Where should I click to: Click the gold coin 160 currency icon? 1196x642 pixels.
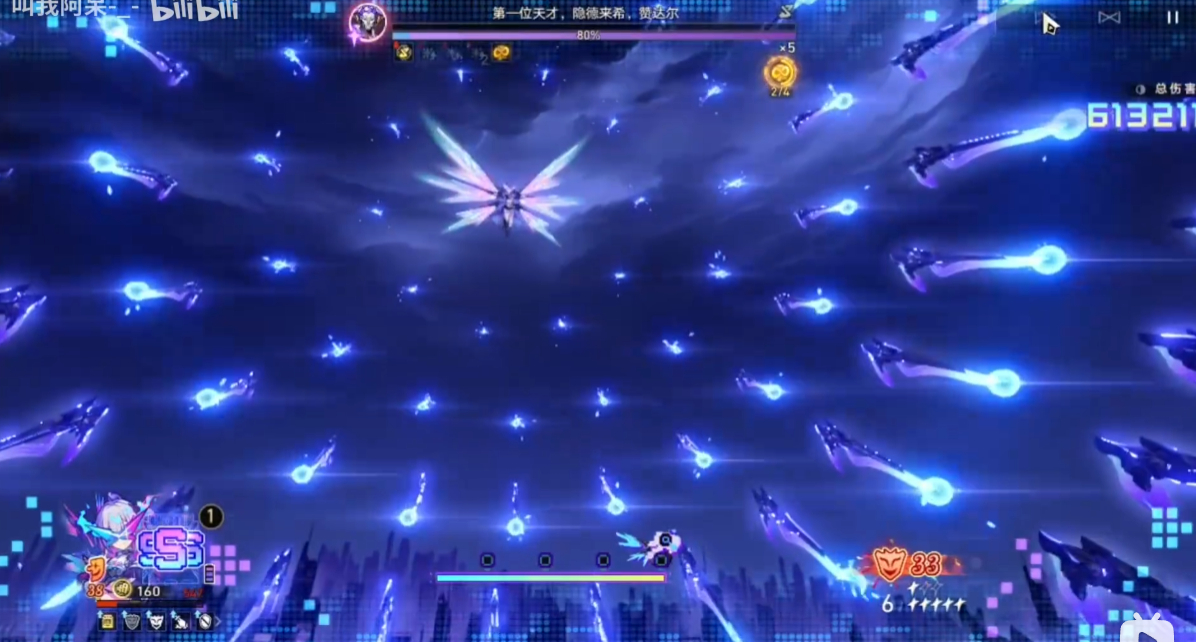tap(122, 590)
